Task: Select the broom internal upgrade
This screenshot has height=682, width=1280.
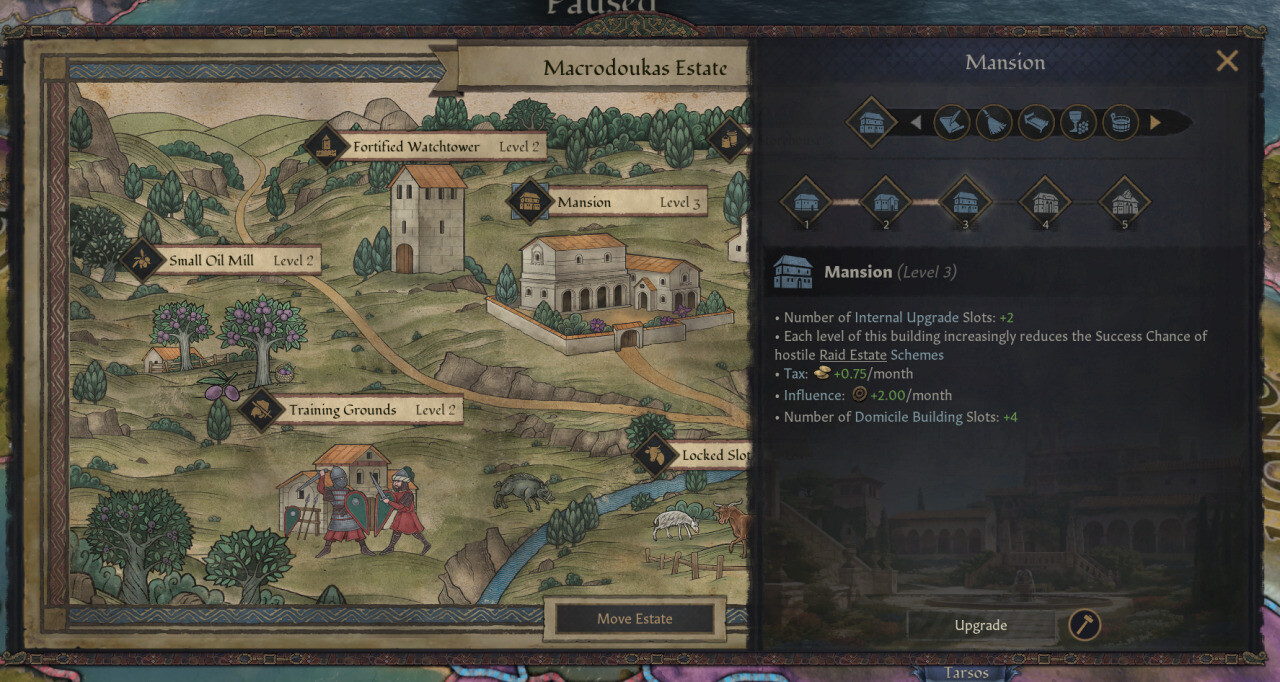Action: coord(994,123)
